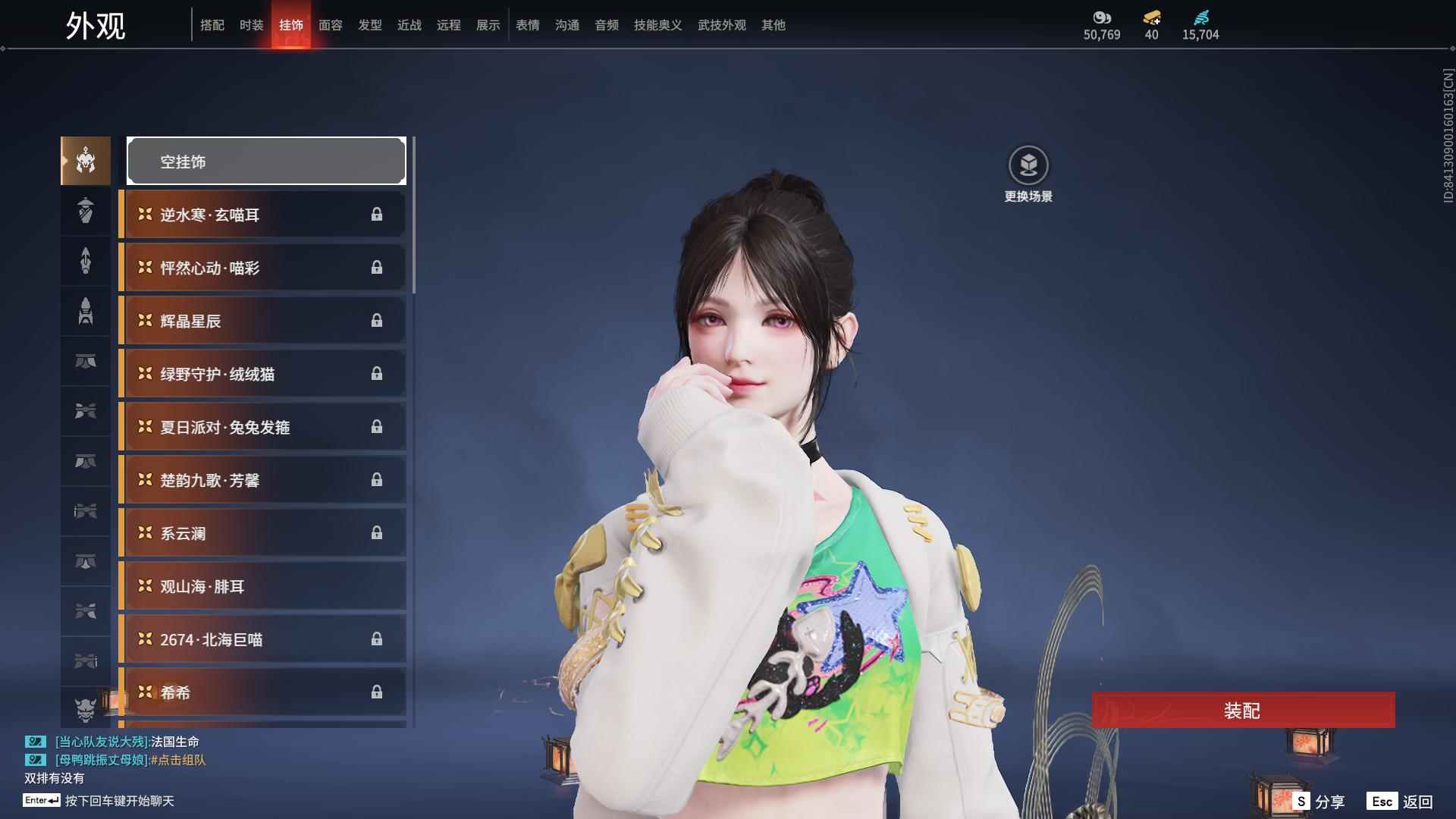Switch to the 搭配 tab
This screenshot has width=1456, height=819.
(x=212, y=25)
